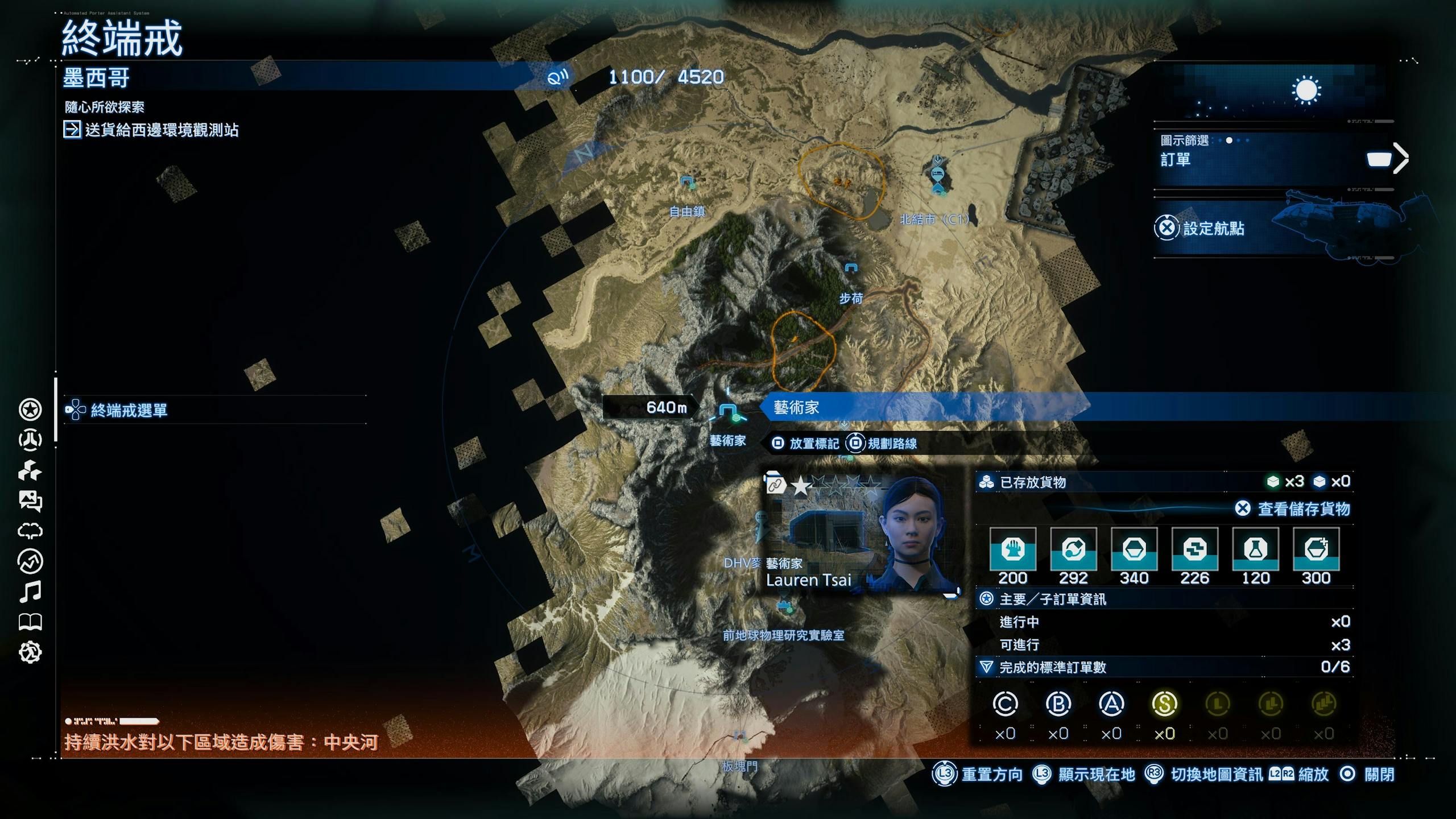Open the book icon in sidebar
Screen dimensions: 1456x819
(30, 622)
